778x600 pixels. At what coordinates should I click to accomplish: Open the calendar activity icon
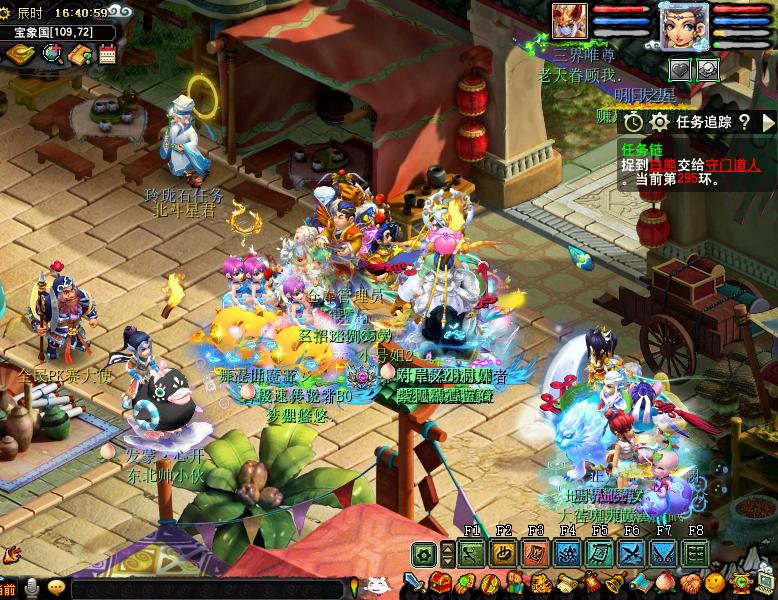click(x=107, y=54)
